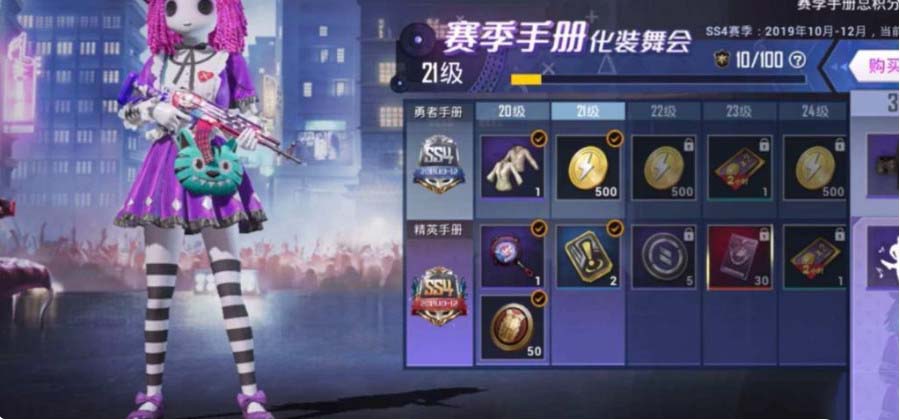Select the locked level 24 coin reward
The width and height of the screenshot is (900, 420).
click(814, 165)
